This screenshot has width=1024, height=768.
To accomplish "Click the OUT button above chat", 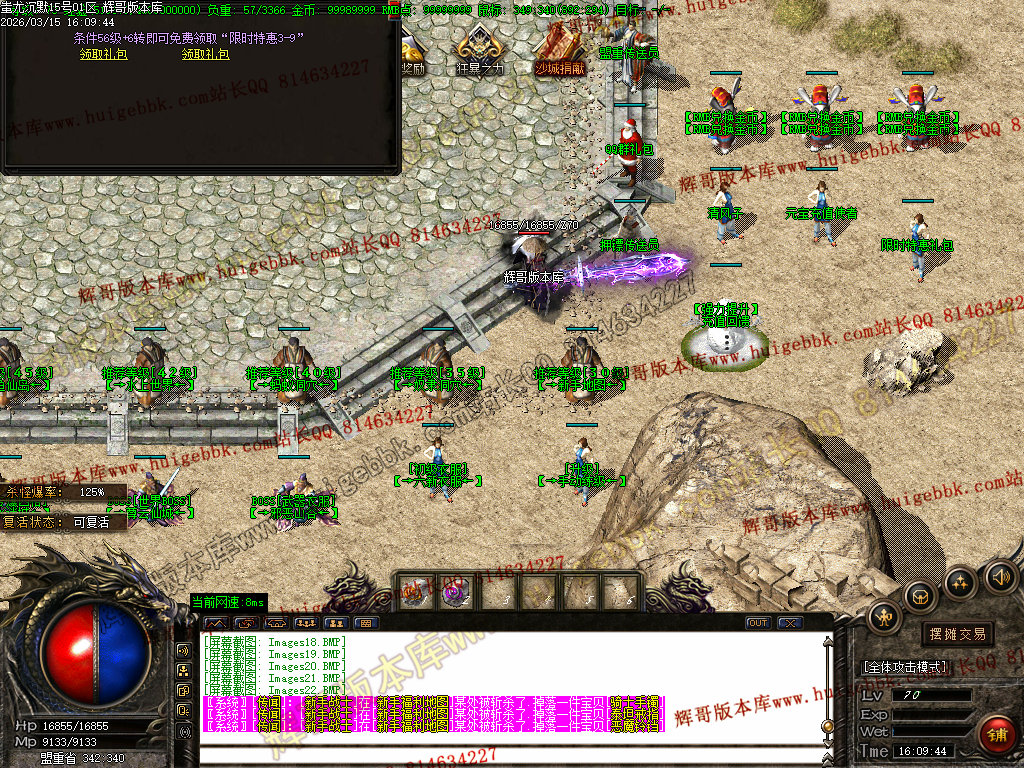I will pos(759,623).
